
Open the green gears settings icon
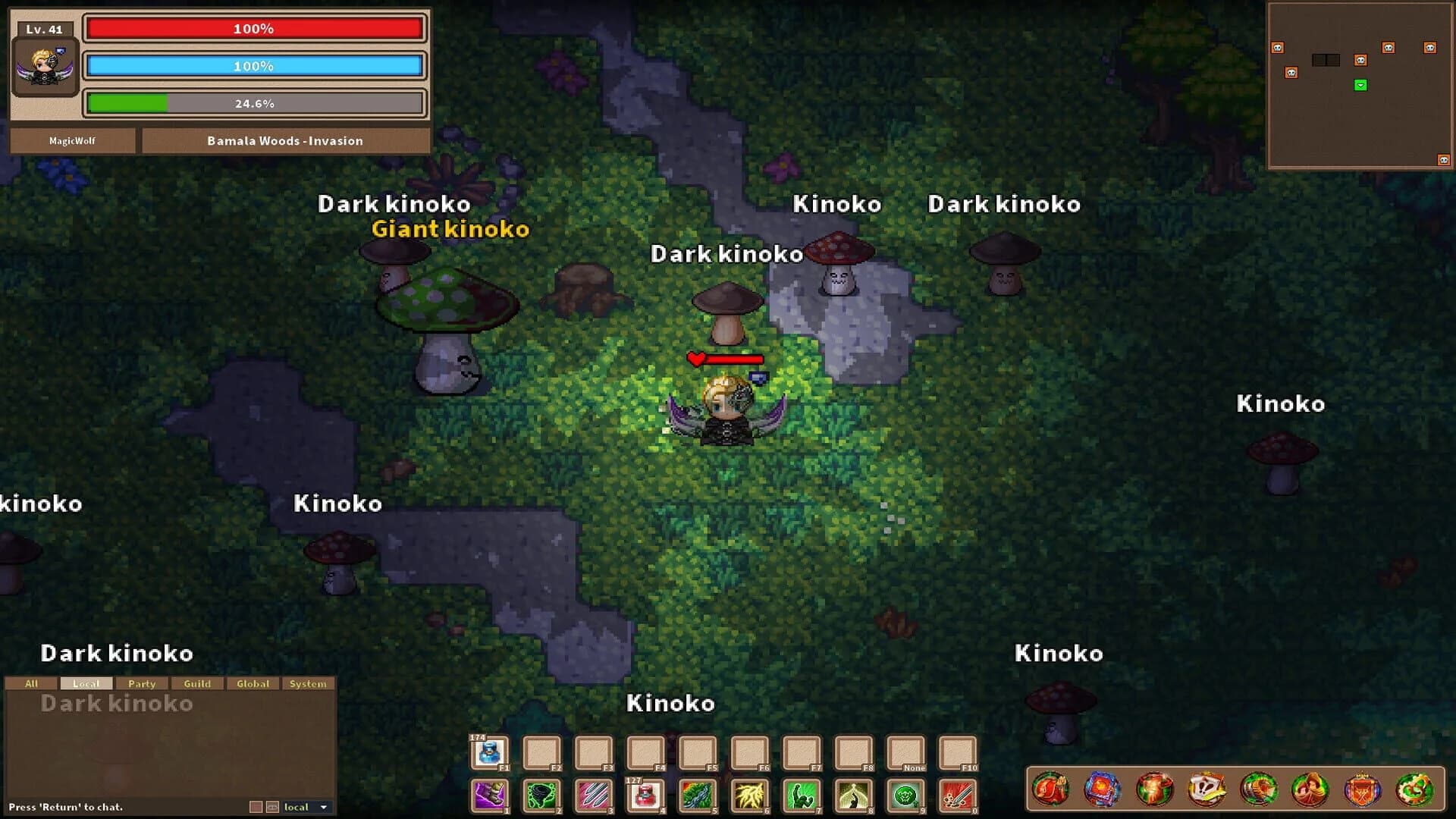[1413, 789]
